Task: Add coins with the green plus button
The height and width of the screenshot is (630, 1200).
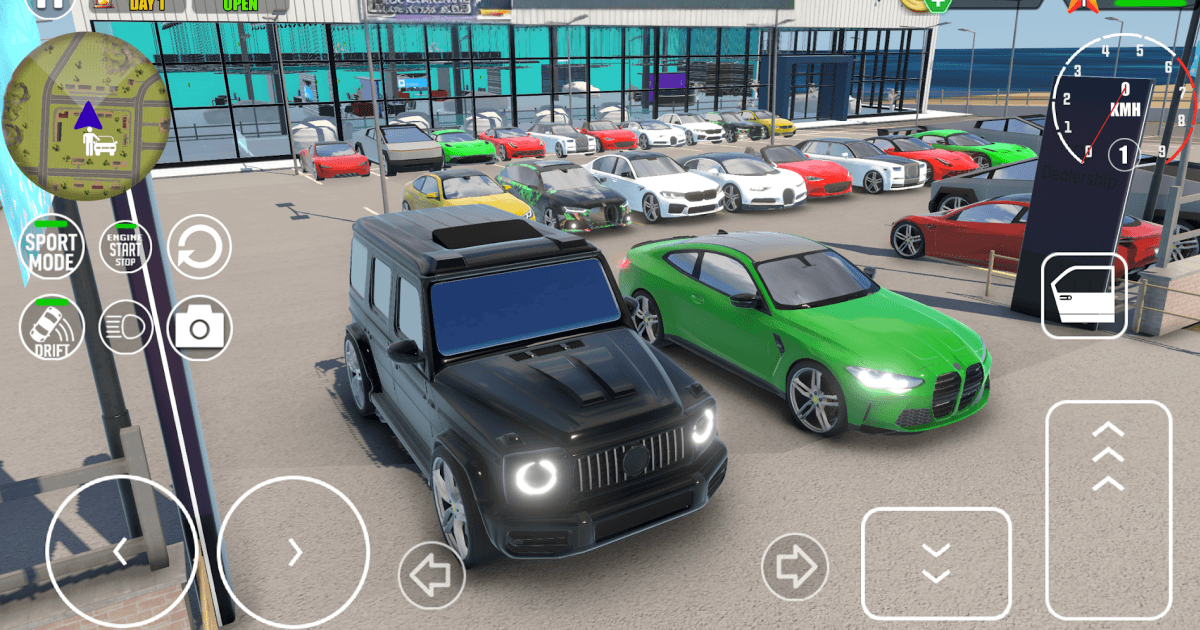Action: pos(937,5)
